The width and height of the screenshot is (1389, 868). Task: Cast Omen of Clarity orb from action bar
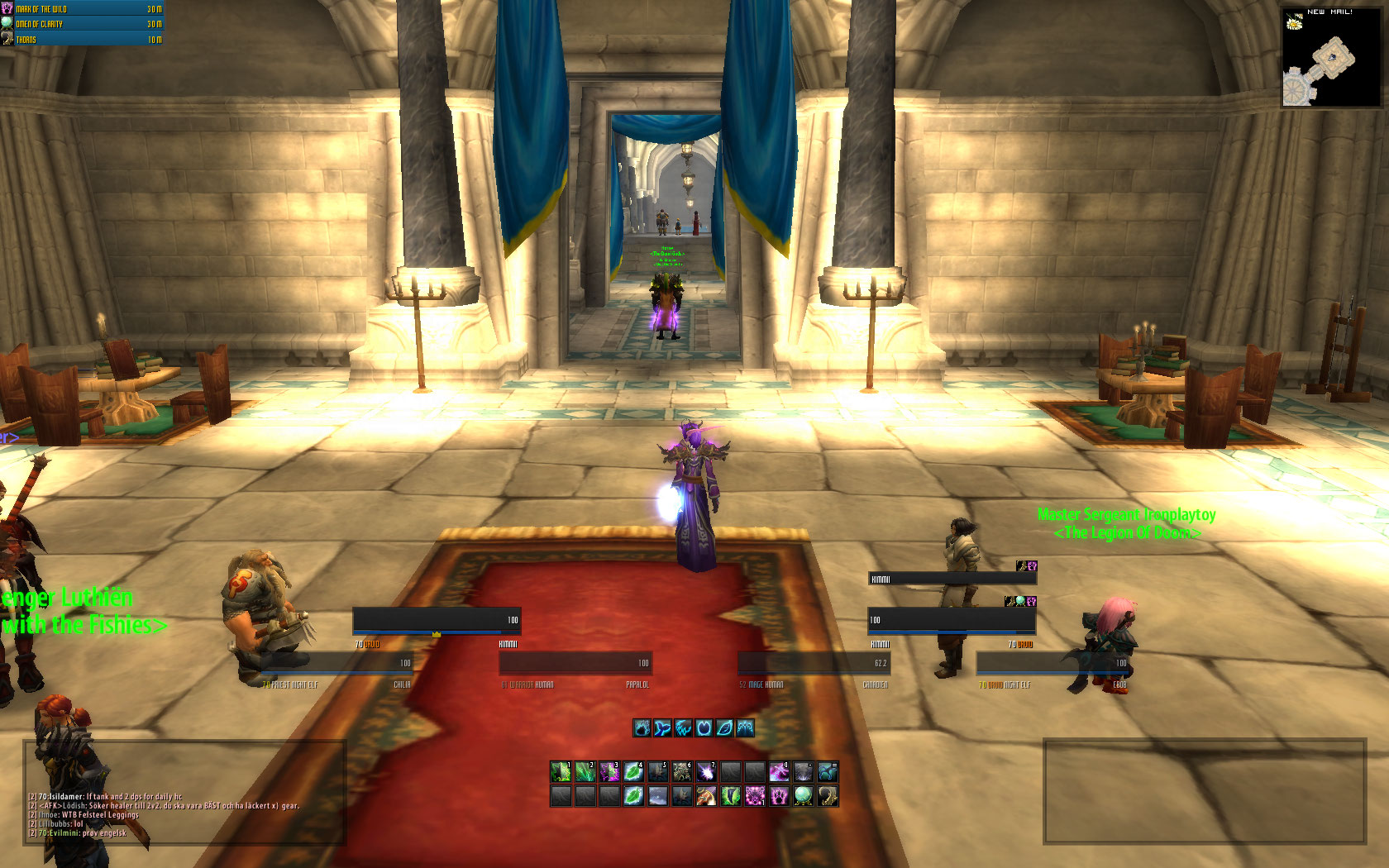pyautogui.click(x=802, y=796)
